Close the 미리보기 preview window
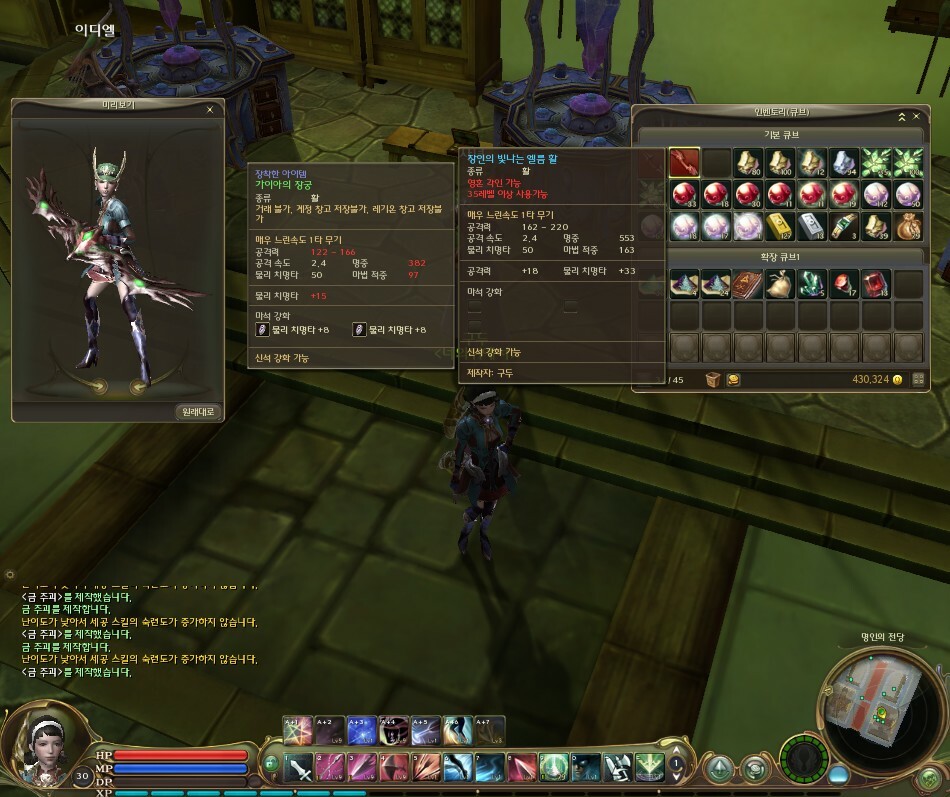This screenshot has width=950, height=797. [210, 110]
